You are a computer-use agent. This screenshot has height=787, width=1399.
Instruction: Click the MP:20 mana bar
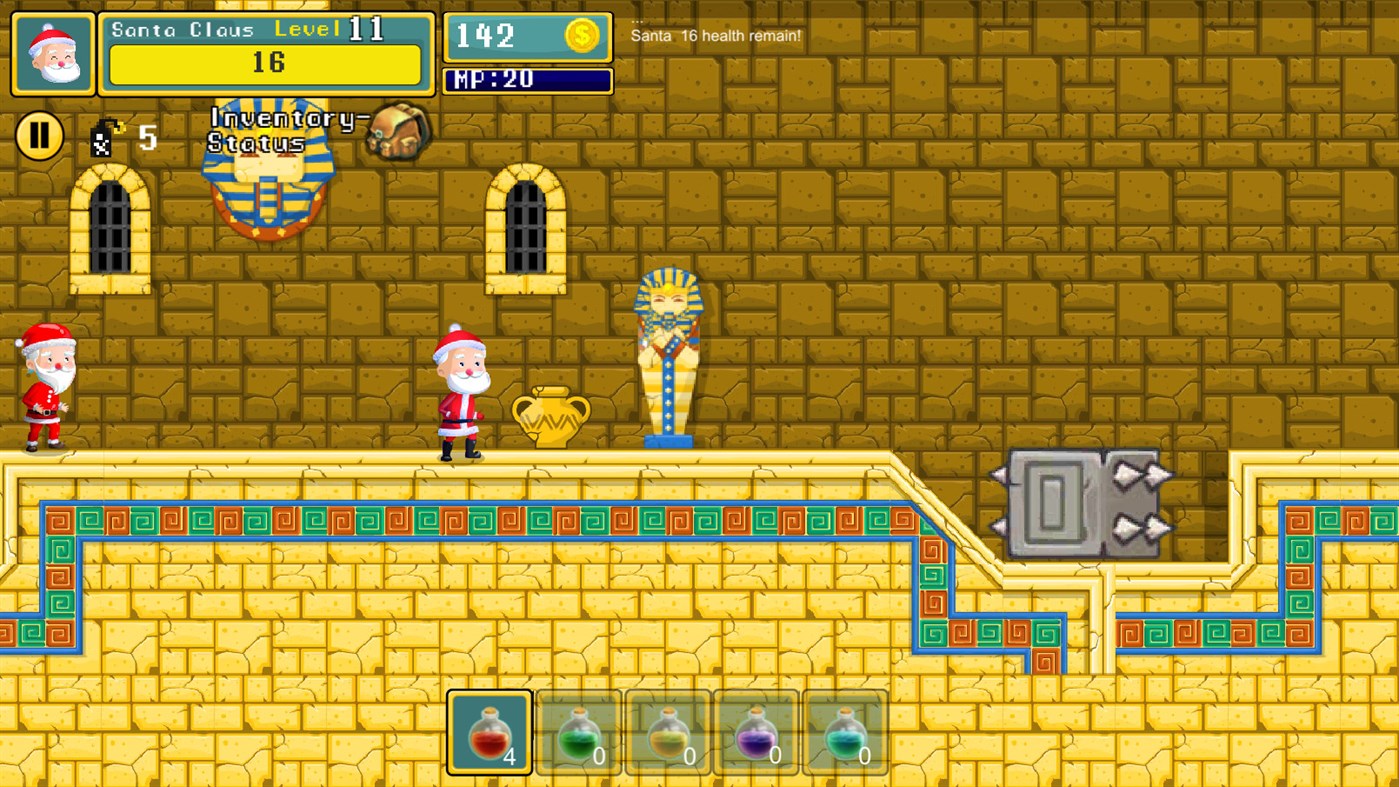coord(528,80)
